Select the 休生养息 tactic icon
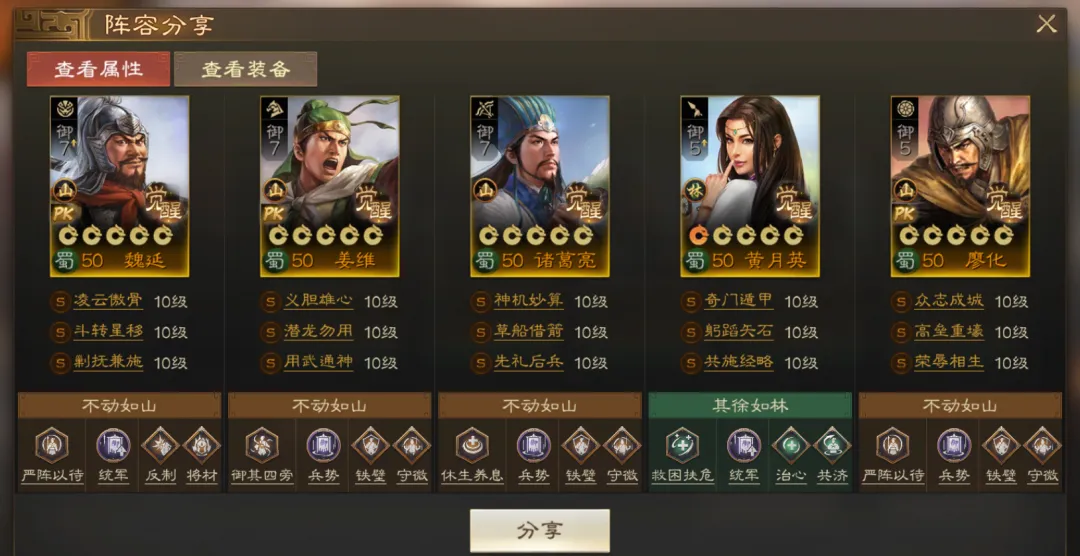Image resolution: width=1080 pixels, height=556 pixels. pos(472,446)
